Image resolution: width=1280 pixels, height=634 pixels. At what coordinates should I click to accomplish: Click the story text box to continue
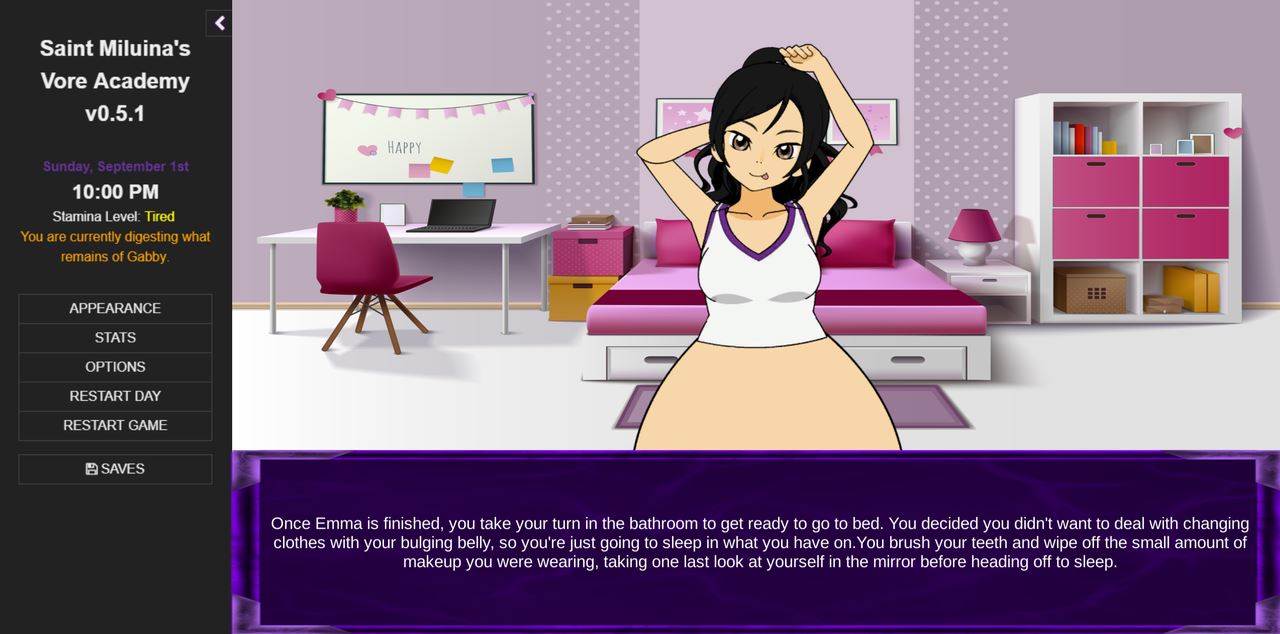pos(758,542)
